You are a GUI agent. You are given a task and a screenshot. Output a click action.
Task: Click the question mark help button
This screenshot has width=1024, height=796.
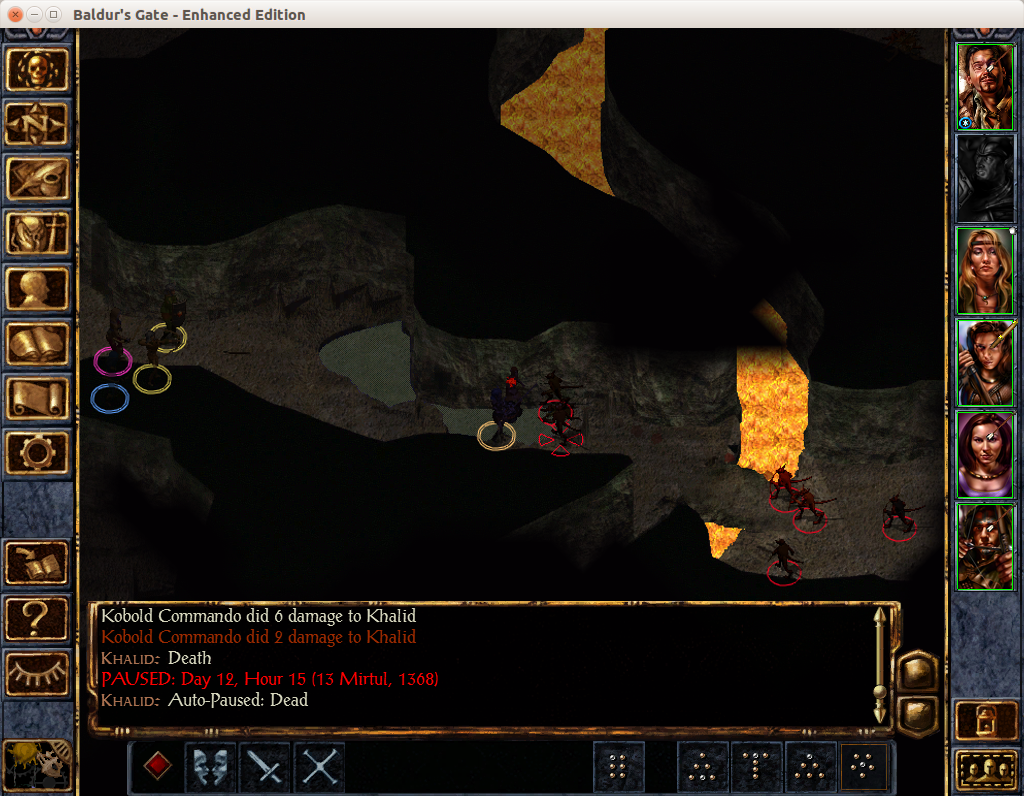coord(38,619)
